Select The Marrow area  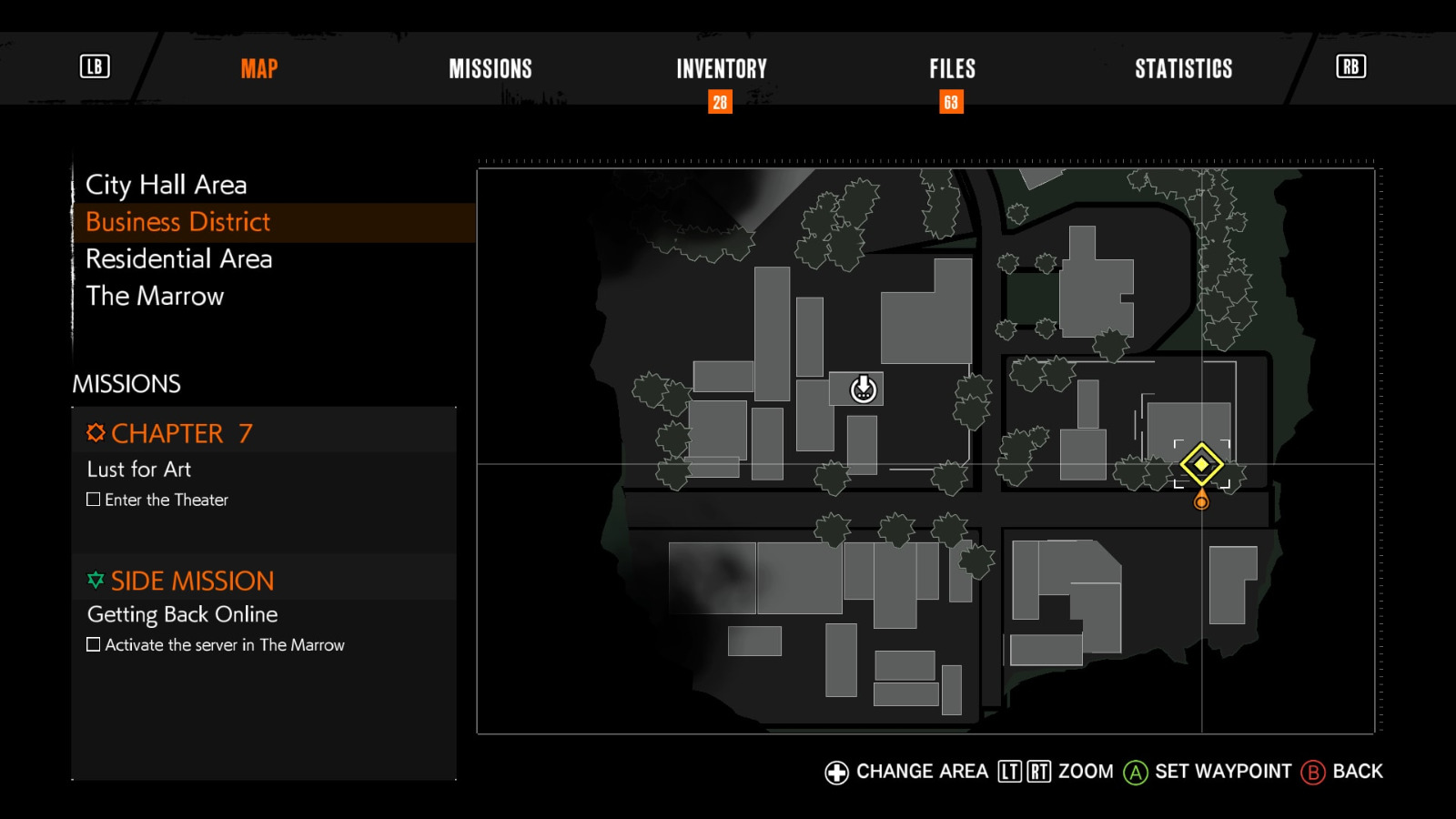coord(155,296)
